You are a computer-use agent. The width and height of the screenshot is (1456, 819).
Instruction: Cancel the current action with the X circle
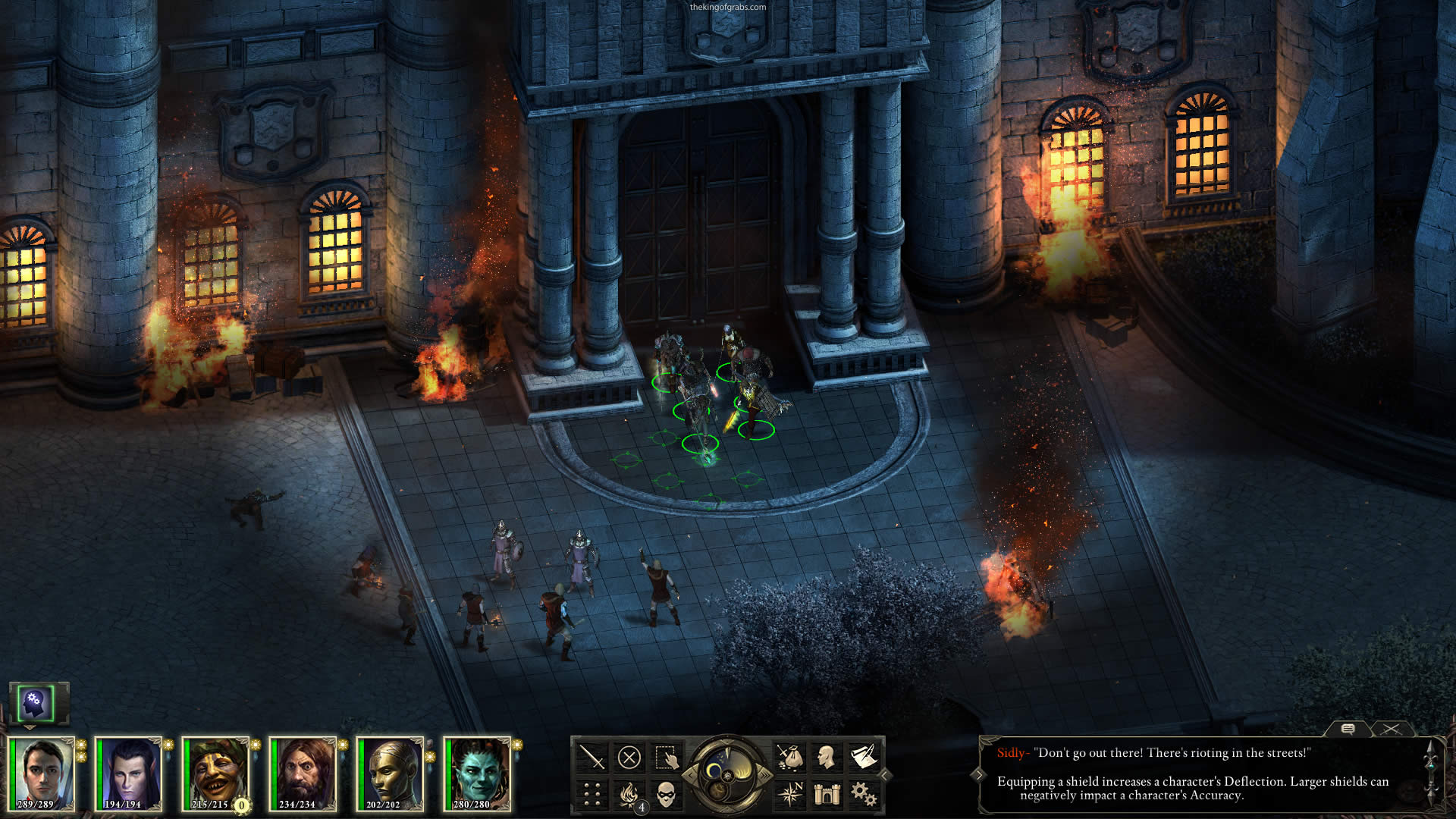[629, 758]
